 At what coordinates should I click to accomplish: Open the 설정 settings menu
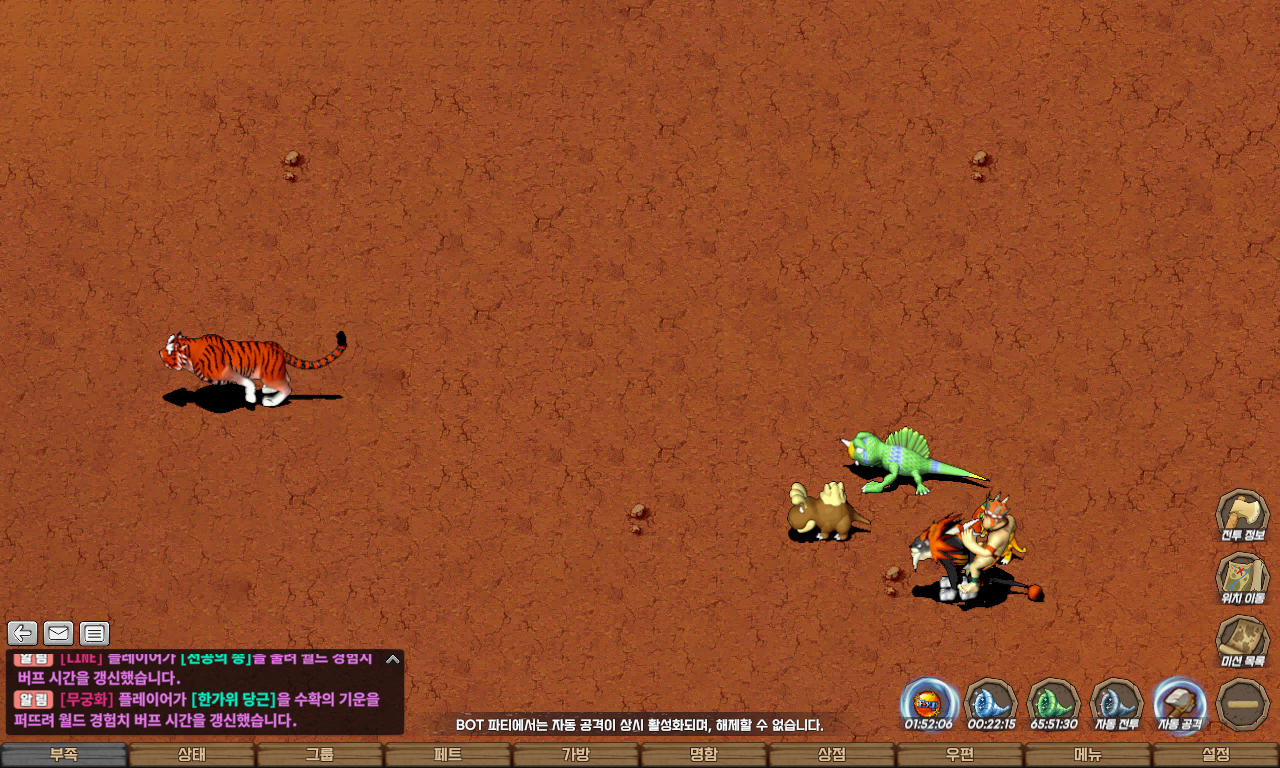(1216, 755)
